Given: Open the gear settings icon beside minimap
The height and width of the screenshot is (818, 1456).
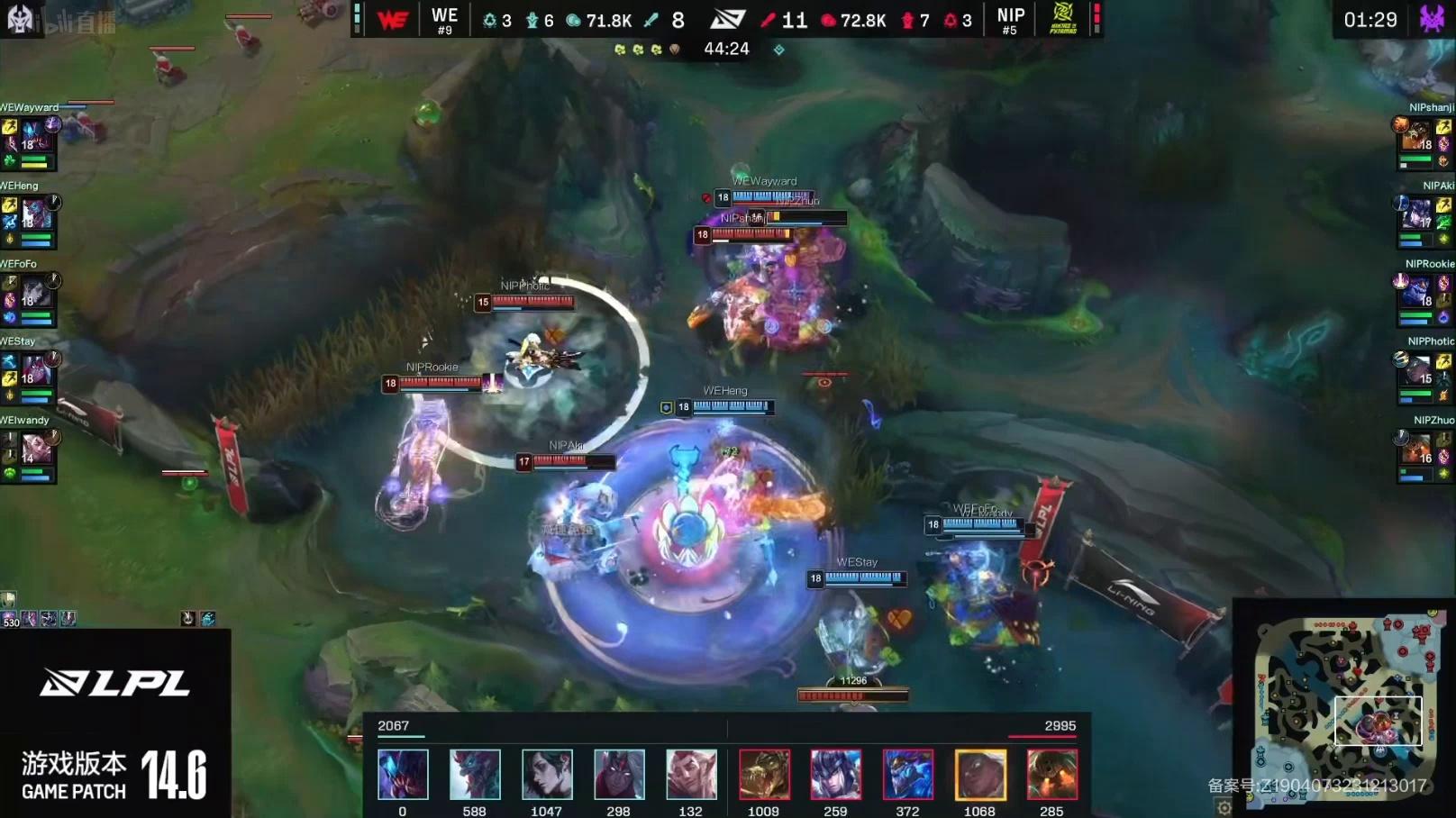Looking at the screenshot, I should pyautogui.click(x=1224, y=807).
